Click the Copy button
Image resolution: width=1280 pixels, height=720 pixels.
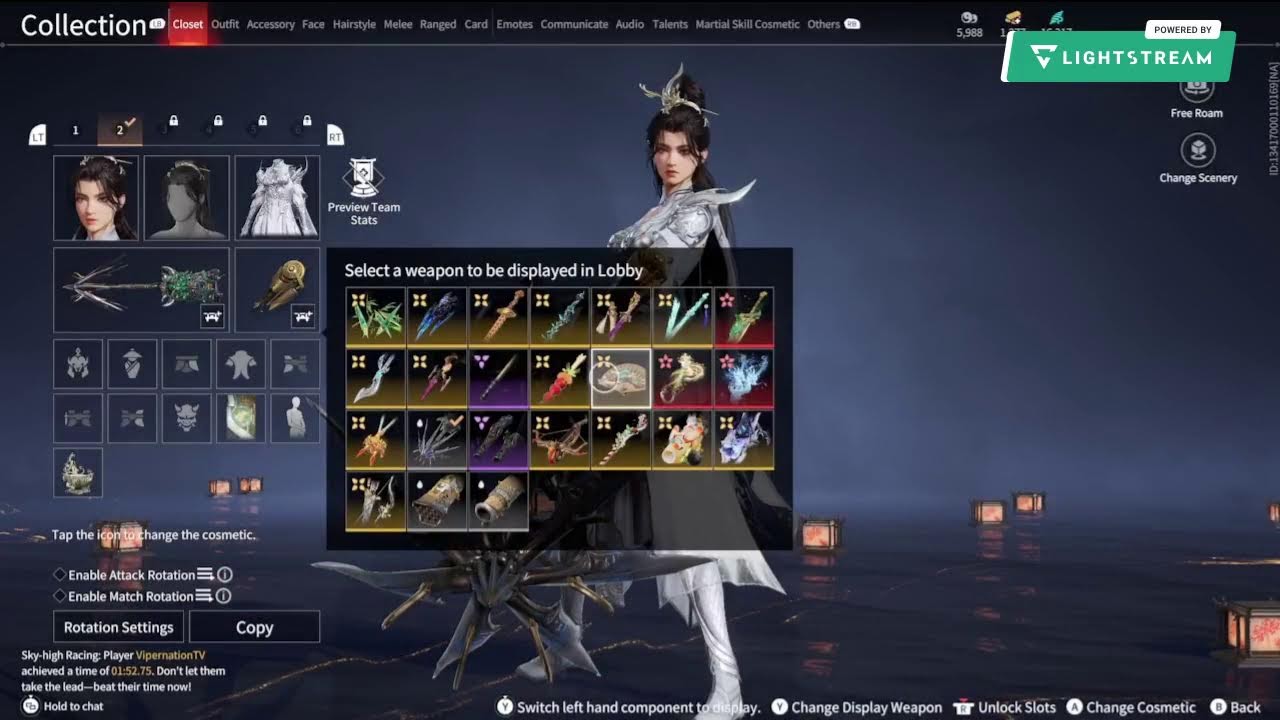click(254, 627)
